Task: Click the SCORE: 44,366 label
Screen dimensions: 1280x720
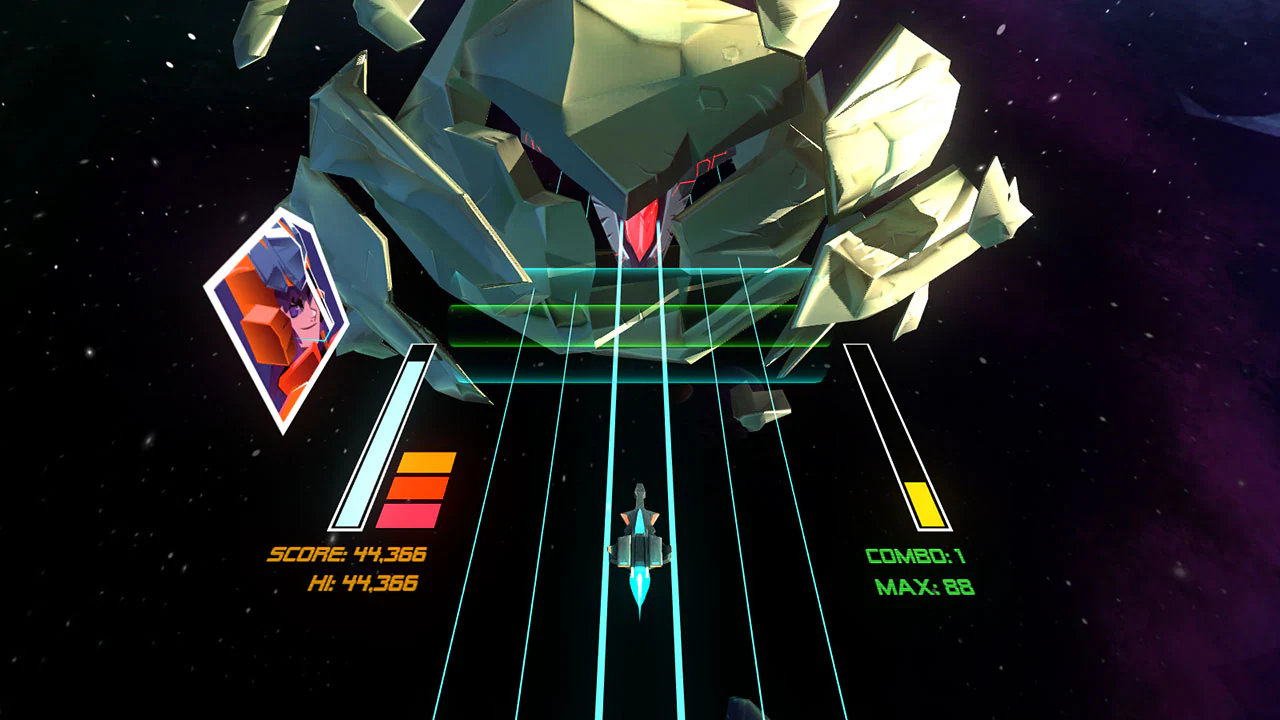Action: click(x=348, y=551)
